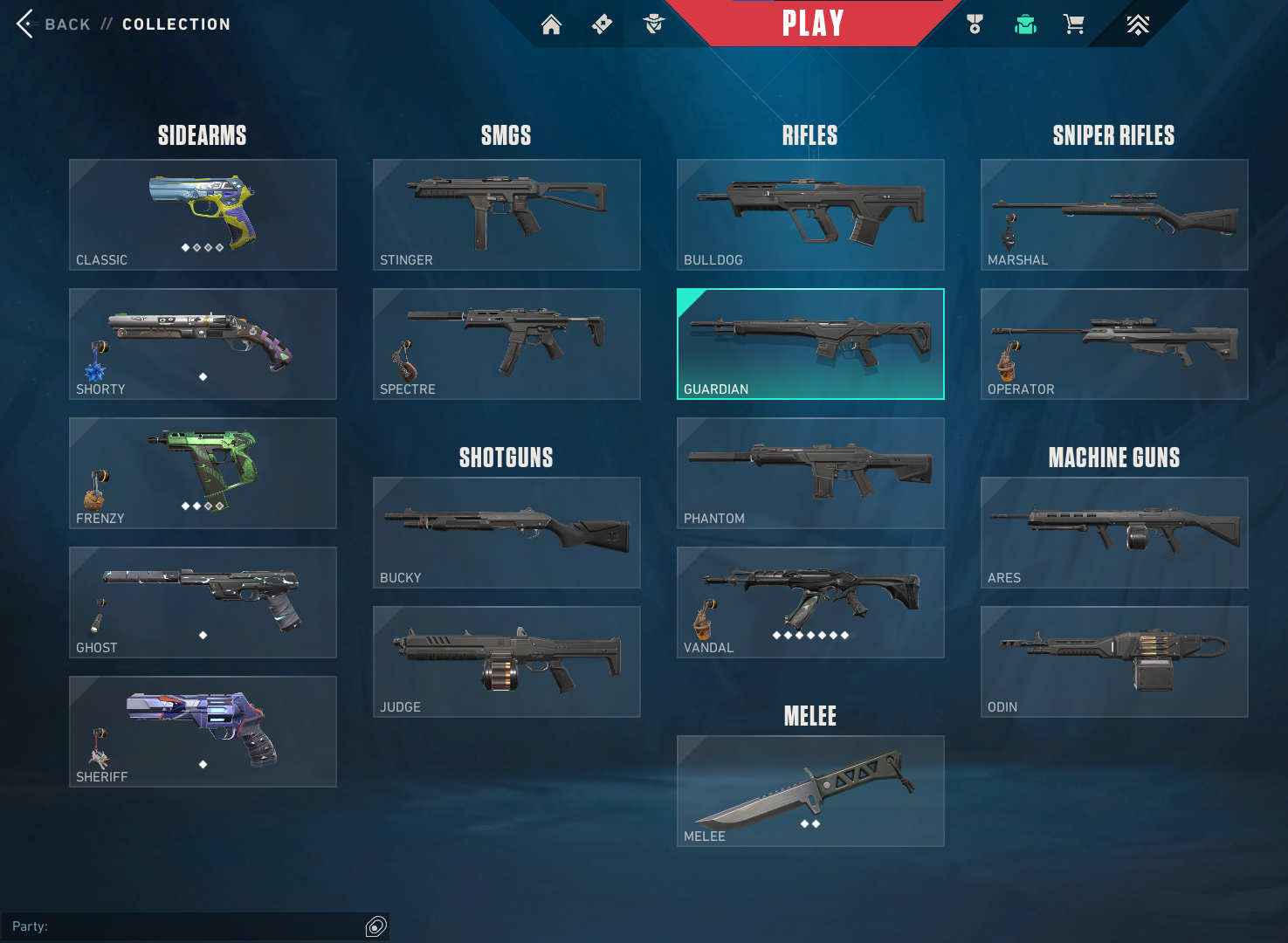The image size is (1288, 943).
Task: View Agents via the agent face icon
Action: click(654, 24)
